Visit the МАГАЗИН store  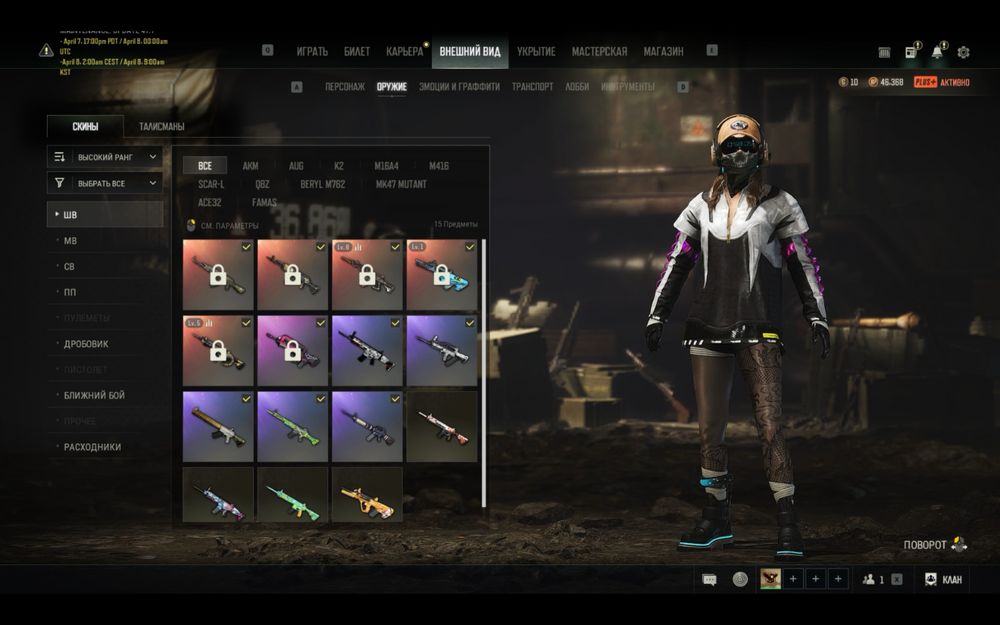point(663,52)
